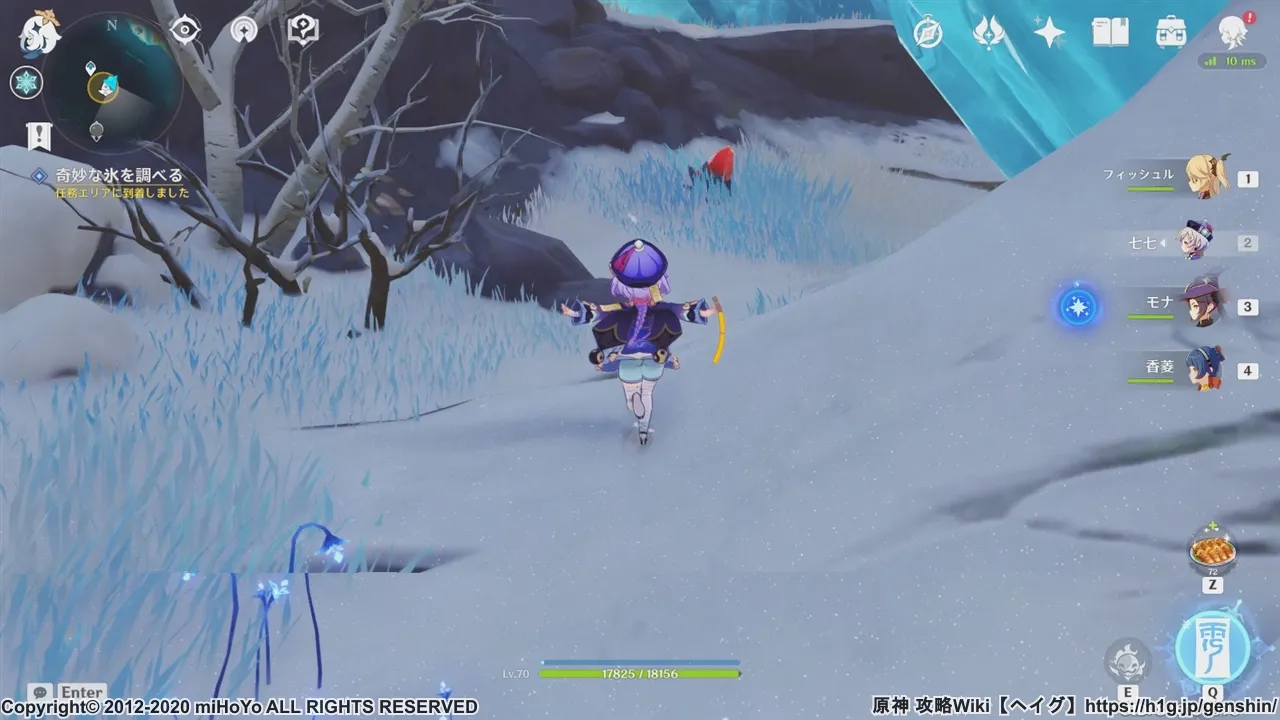
Task: Open the Adventurer Handbook book icon
Action: point(1110,33)
